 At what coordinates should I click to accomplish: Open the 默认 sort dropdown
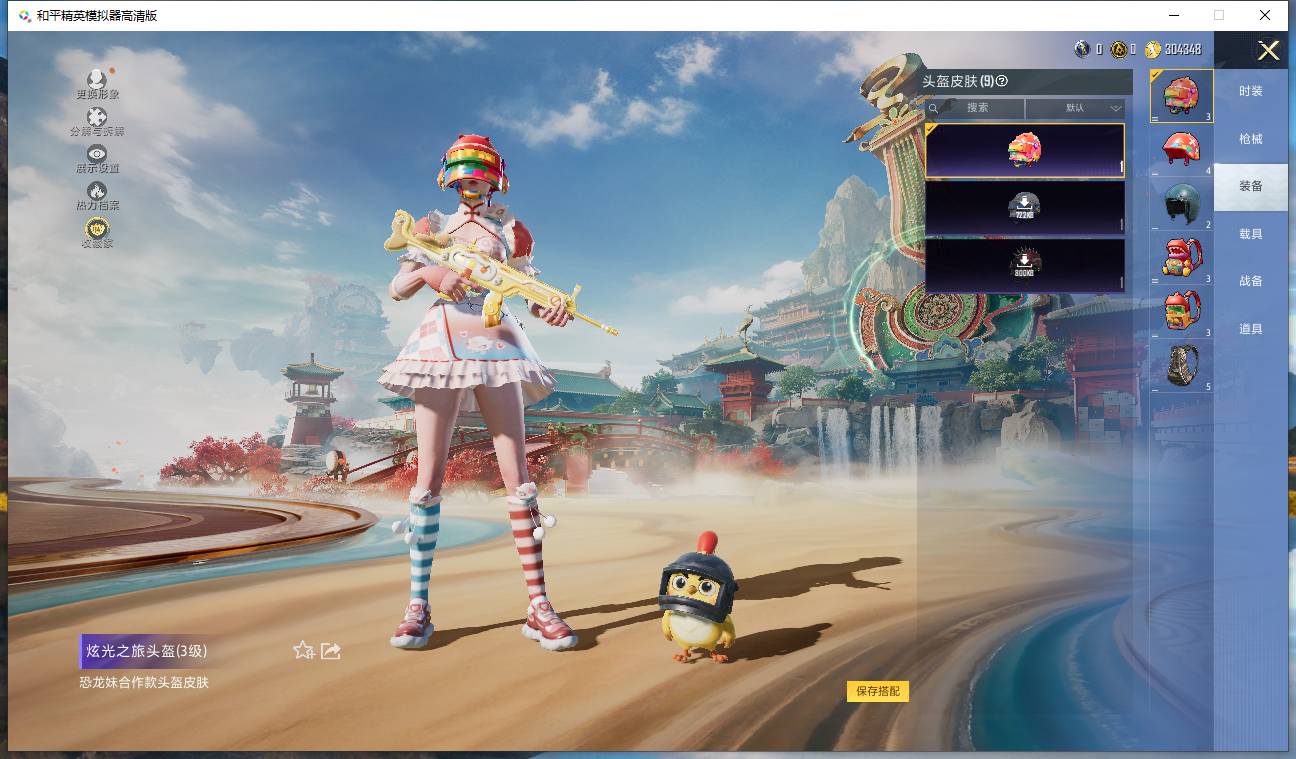point(1076,108)
